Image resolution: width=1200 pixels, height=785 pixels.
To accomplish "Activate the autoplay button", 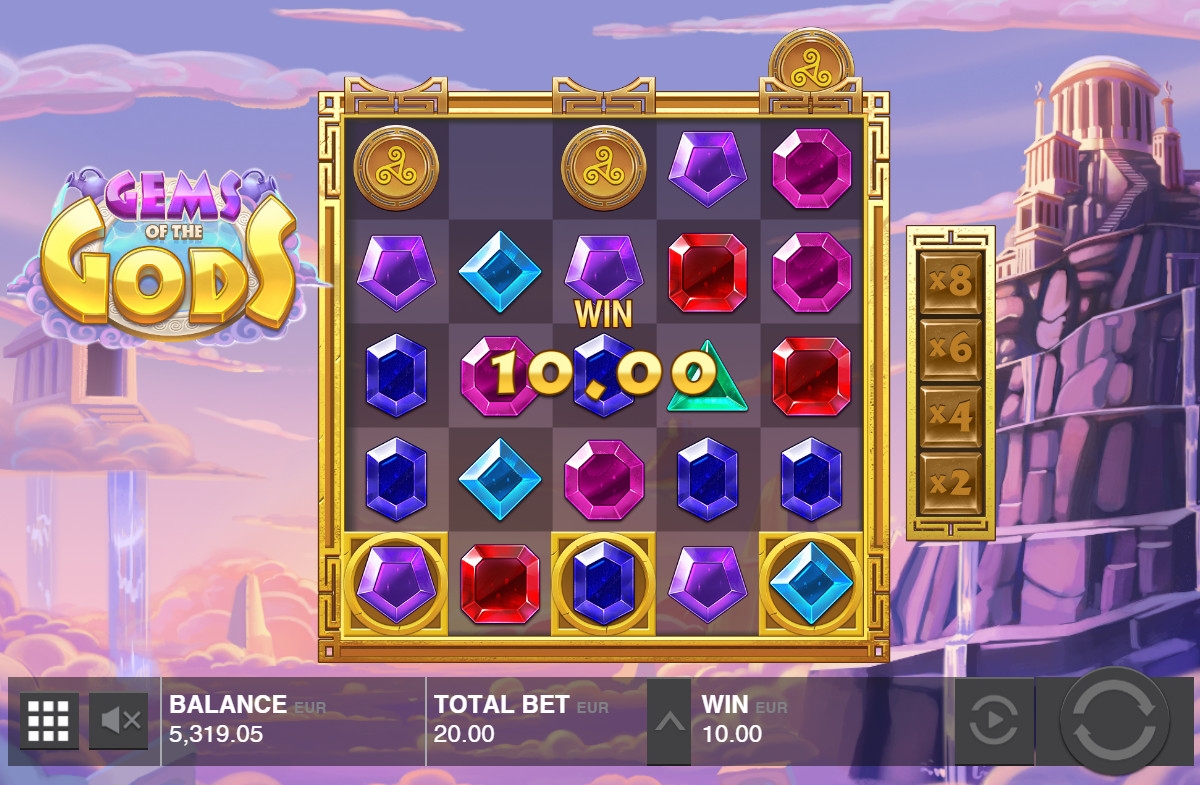I will (994, 720).
